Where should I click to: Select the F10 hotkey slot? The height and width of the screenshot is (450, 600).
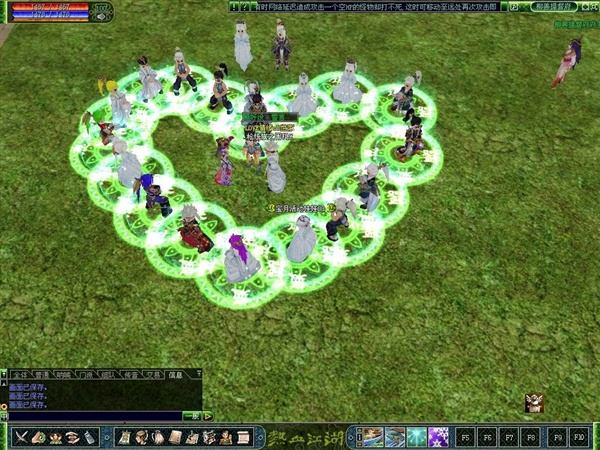580,437
